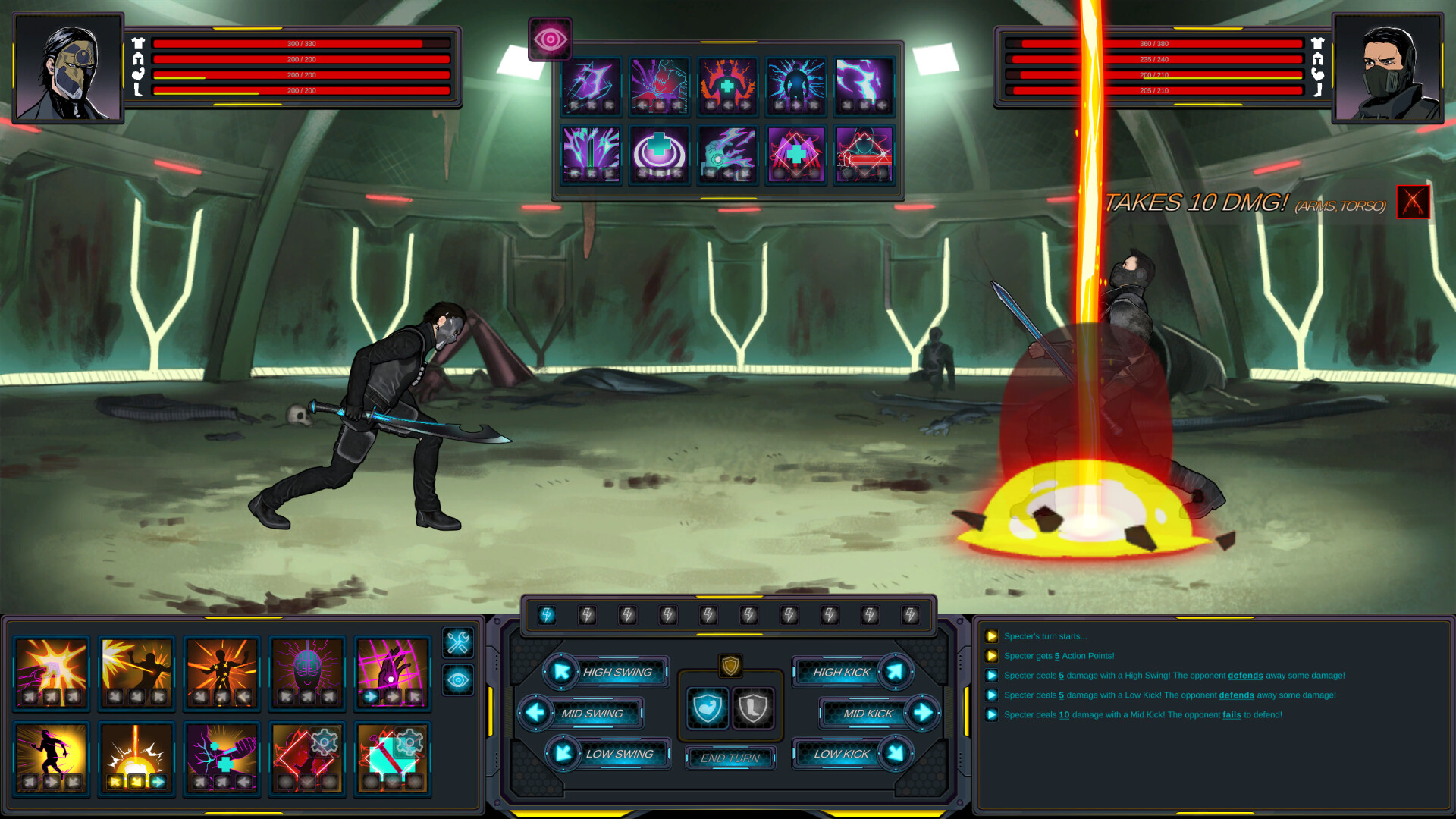Select the glowing brain psychic skill
1456x819 pixels.
tap(307, 672)
